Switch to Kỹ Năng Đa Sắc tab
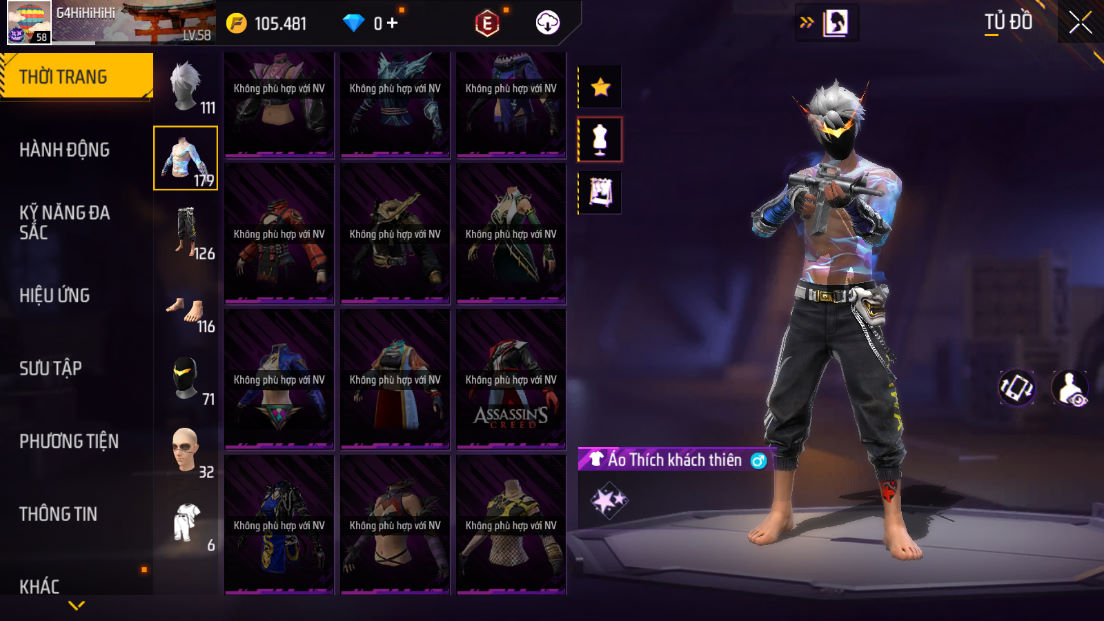 click(65, 222)
